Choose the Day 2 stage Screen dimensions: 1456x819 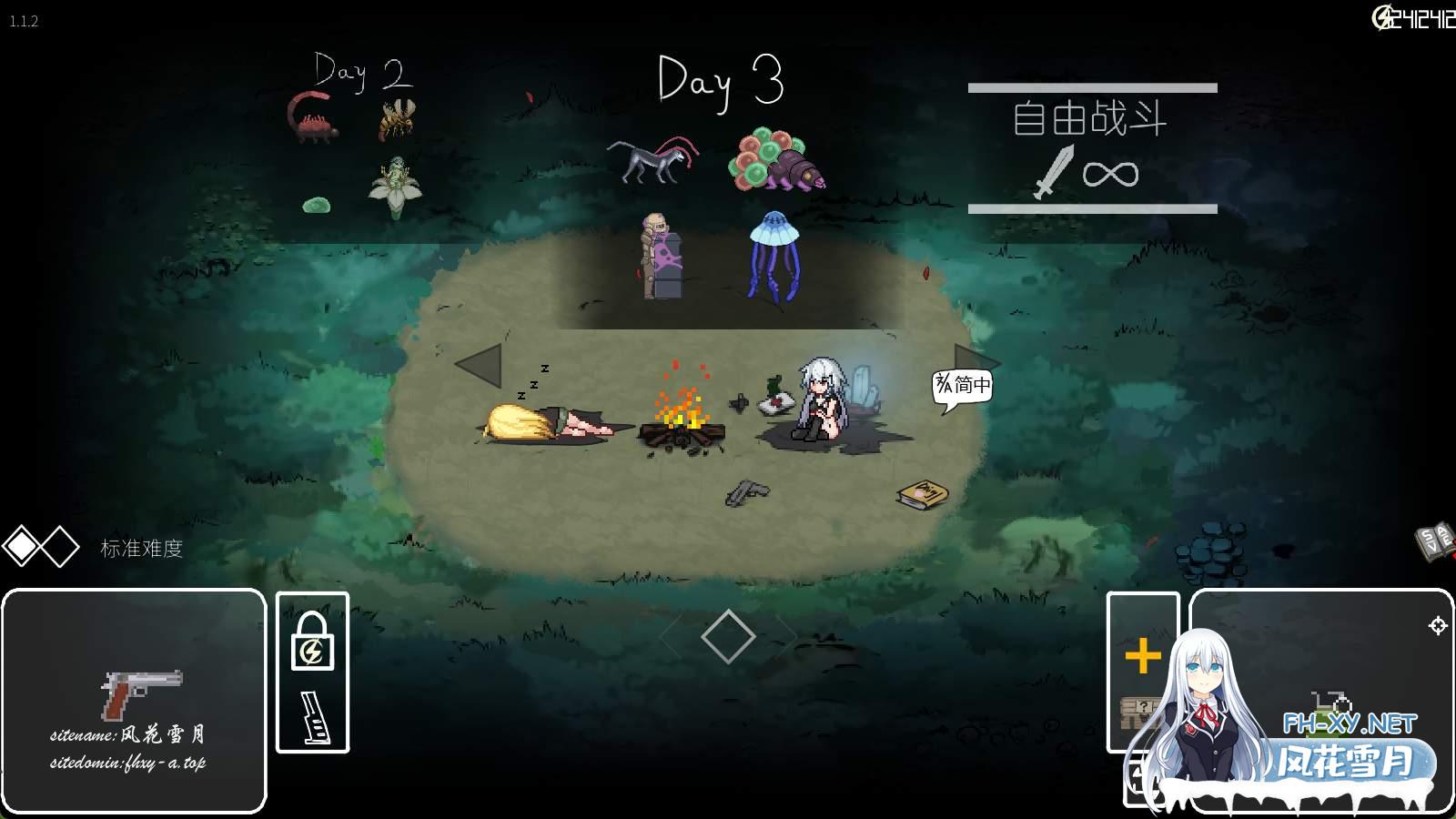362,73
